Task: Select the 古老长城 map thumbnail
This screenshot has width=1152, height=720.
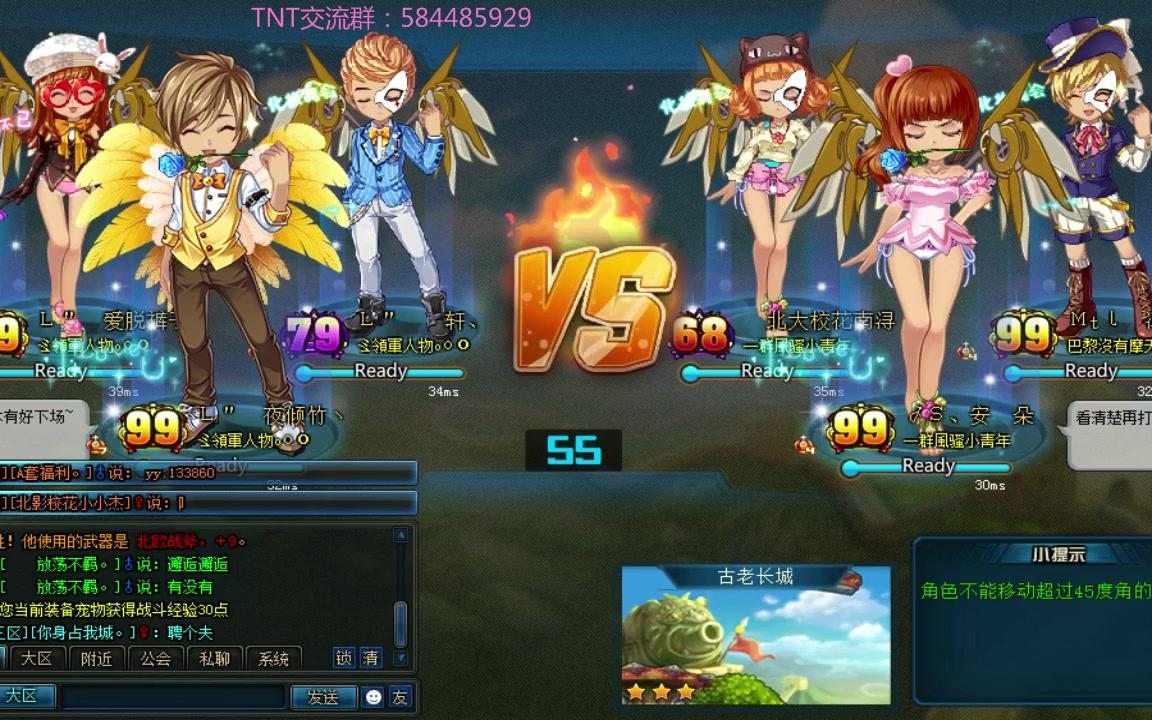Action: point(756,636)
